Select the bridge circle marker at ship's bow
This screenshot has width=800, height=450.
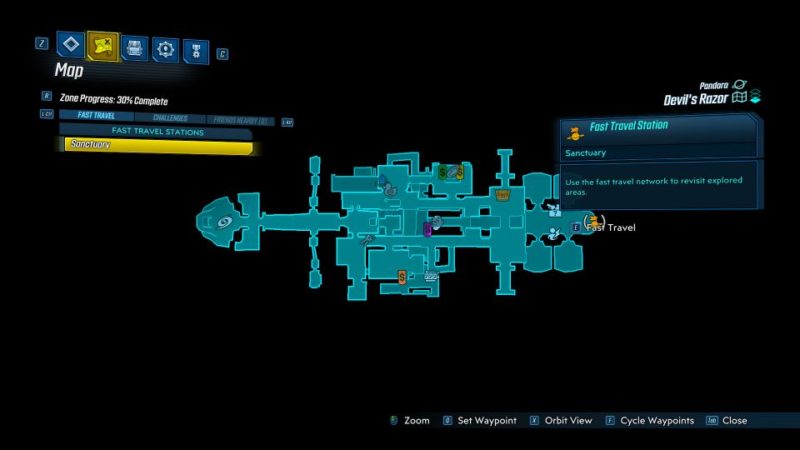point(224,222)
